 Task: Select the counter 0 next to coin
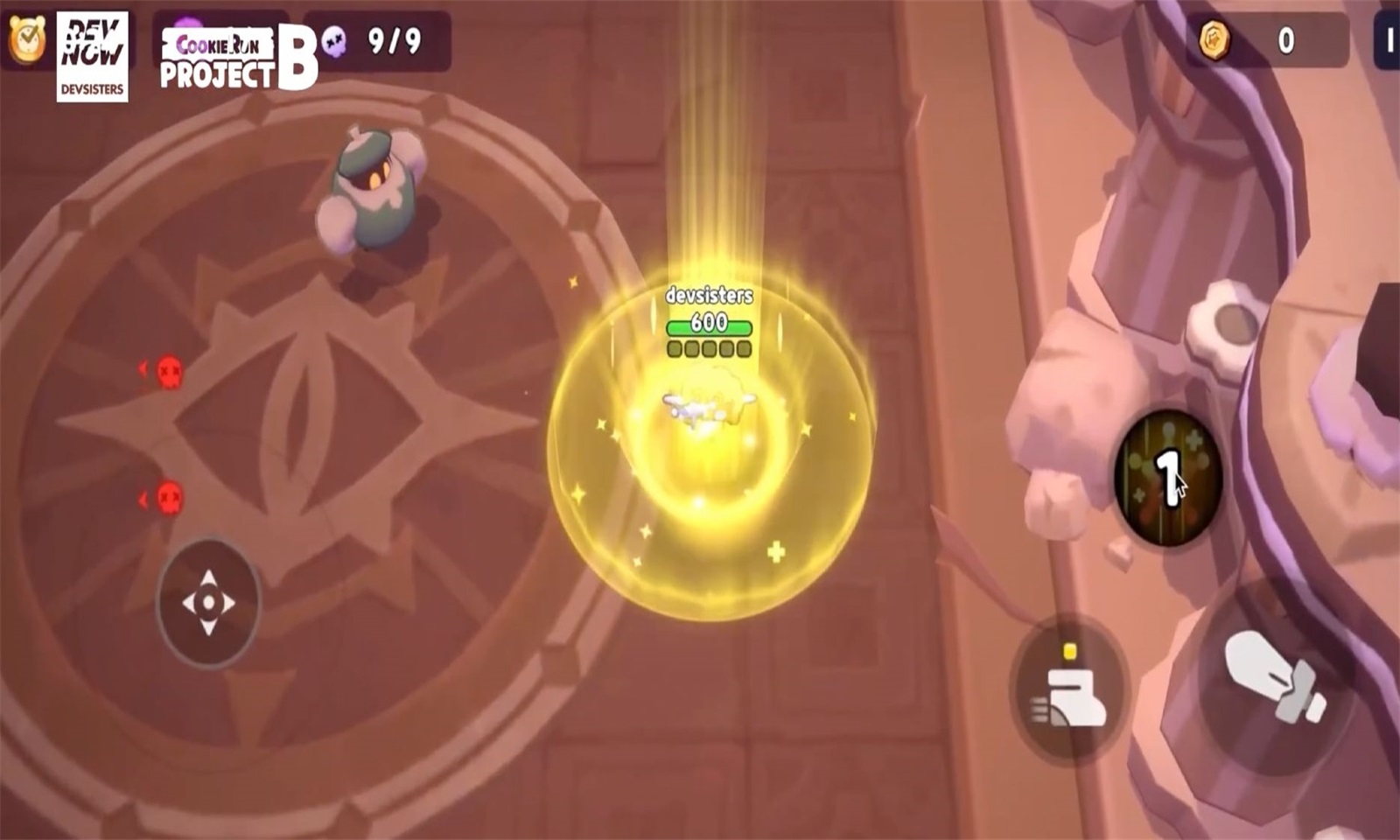coord(1283,38)
